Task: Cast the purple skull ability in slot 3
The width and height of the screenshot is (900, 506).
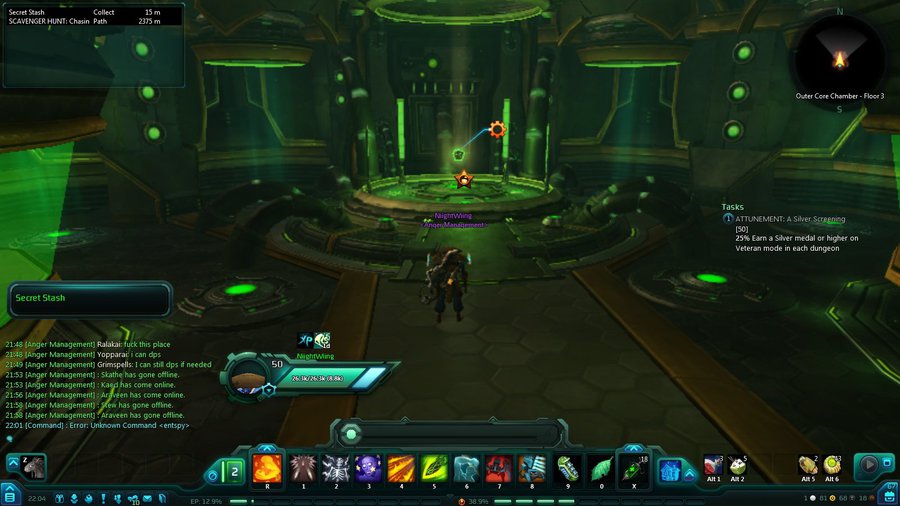Action: pos(368,467)
